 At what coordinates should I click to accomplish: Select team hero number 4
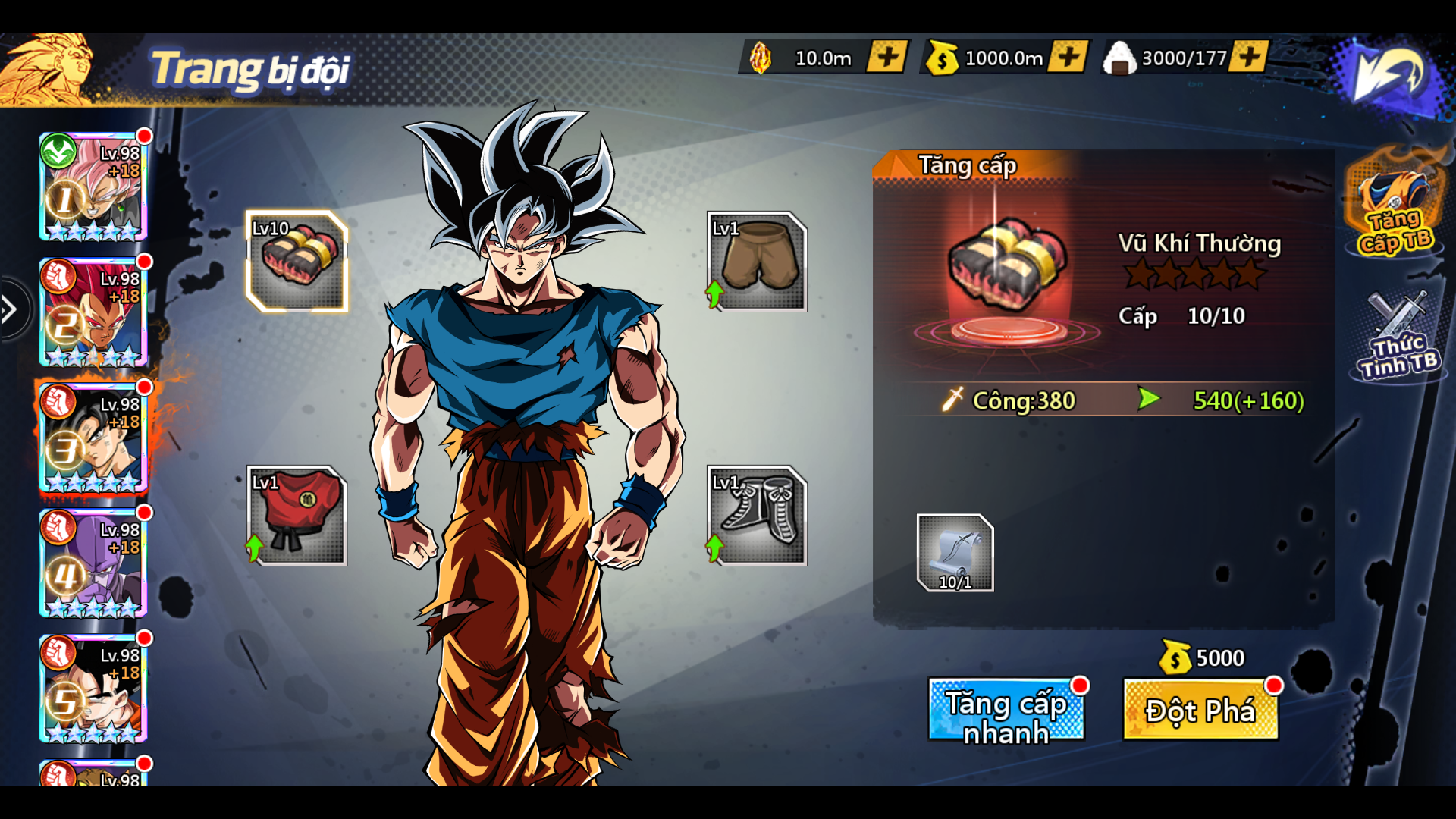pos(93,563)
